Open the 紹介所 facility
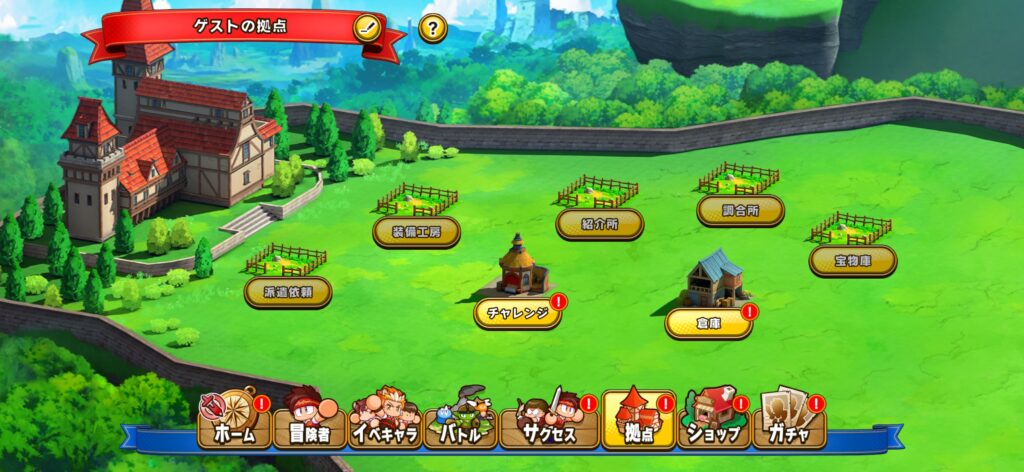Screen dimensions: 1024x472 [x=599, y=224]
